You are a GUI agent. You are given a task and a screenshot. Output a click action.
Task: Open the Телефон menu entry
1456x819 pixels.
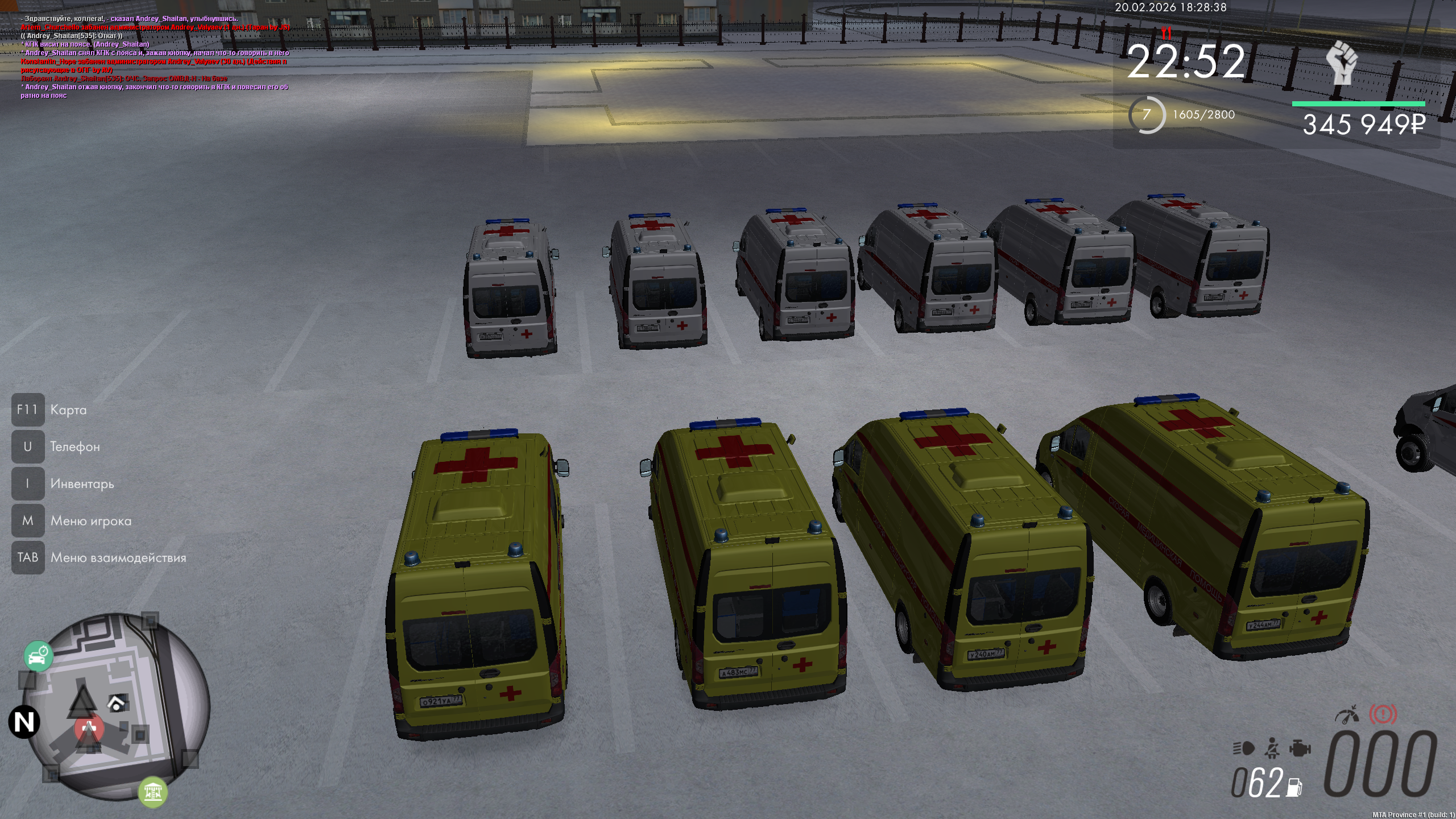[x=75, y=447]
